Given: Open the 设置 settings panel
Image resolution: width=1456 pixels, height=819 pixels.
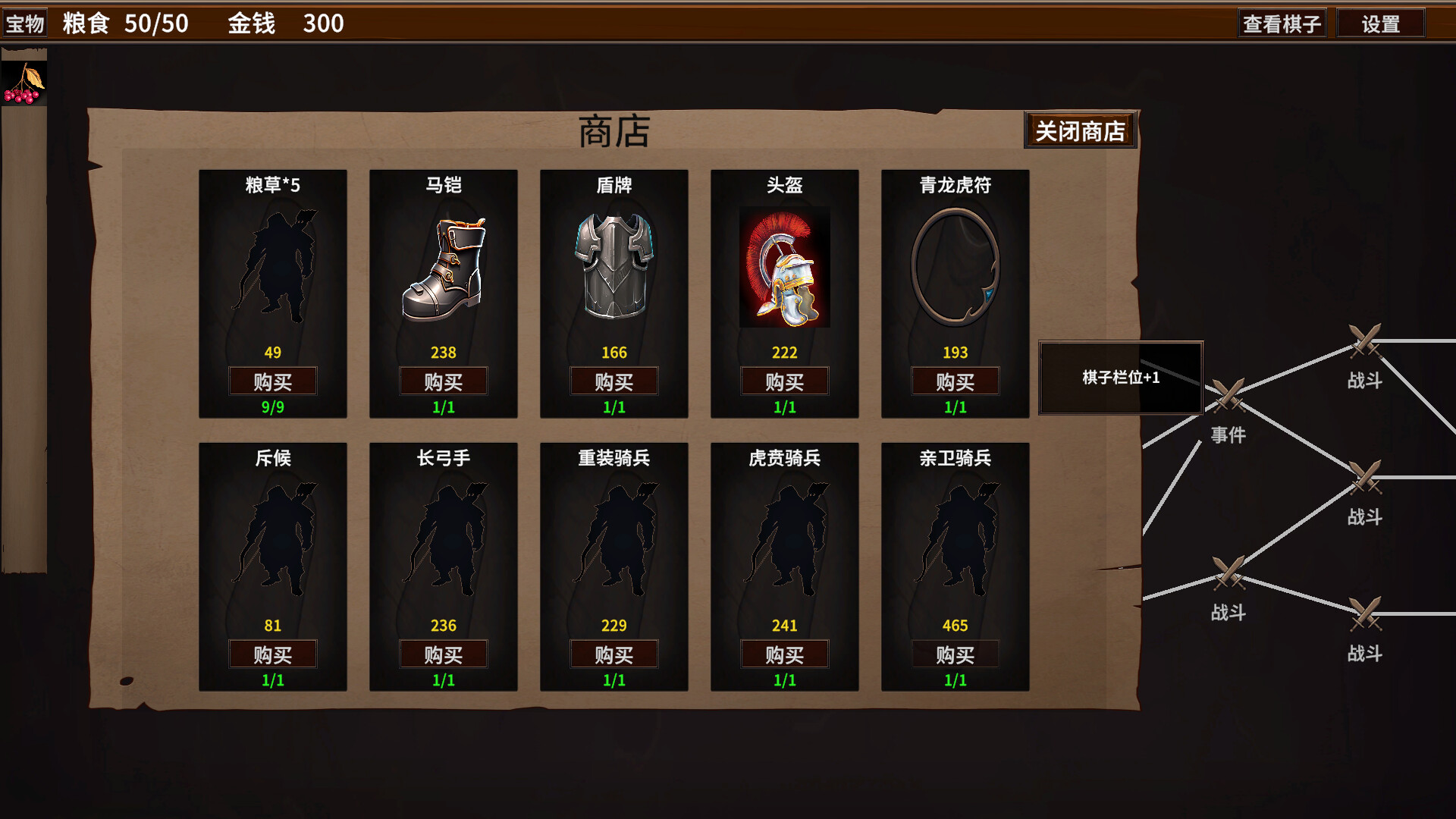Looking at the screenshot, I should 1382,23.
